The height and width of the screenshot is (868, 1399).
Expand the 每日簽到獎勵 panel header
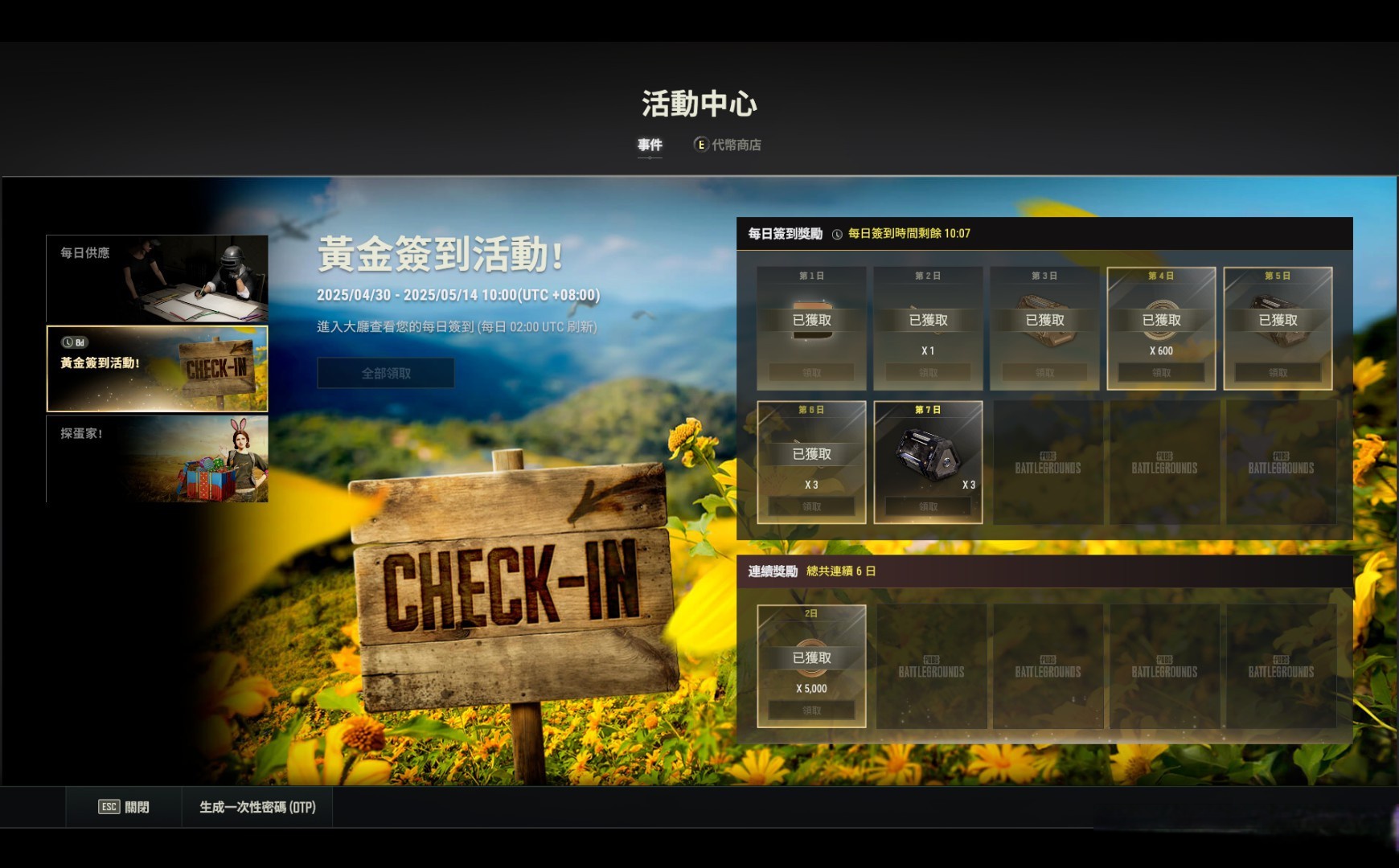point(784,235)
